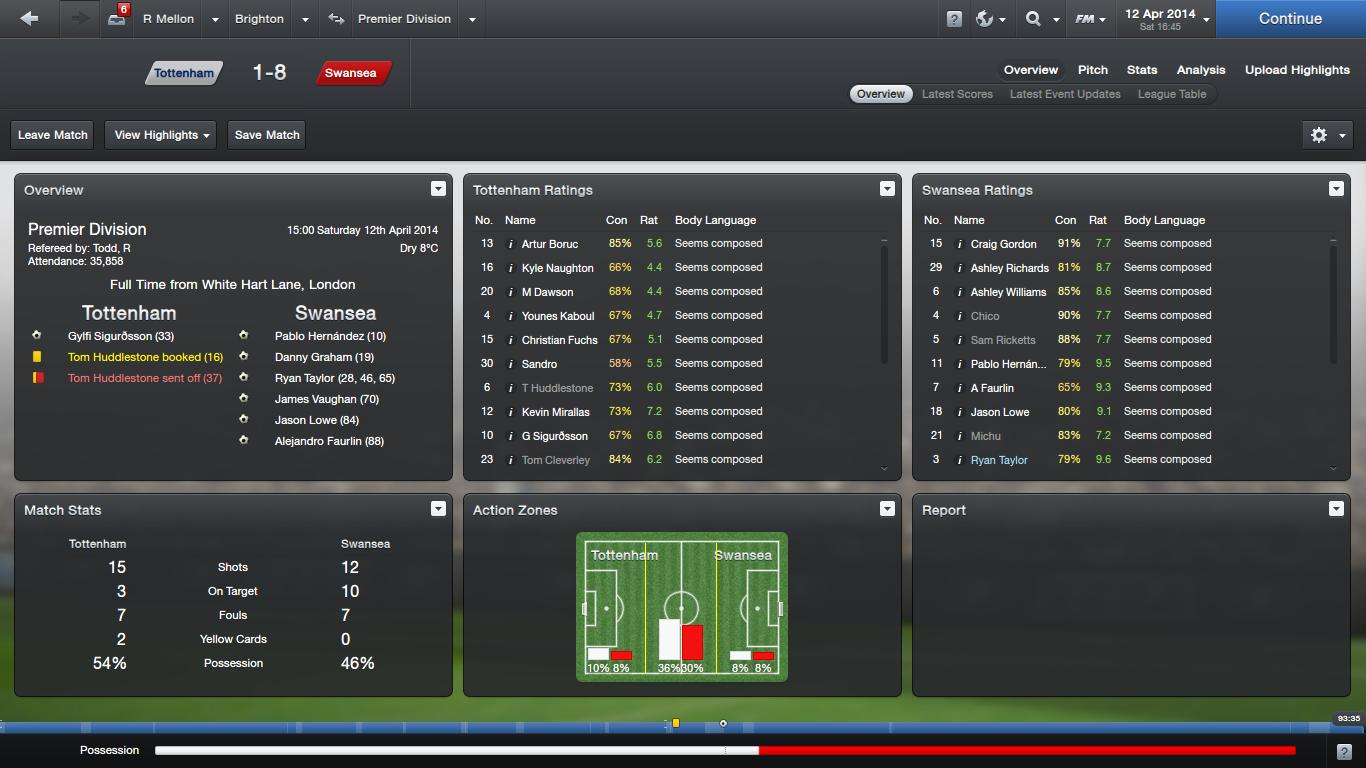Viewport: 1366px width, 768px height.
Task: Save this match
Action: pyautogui.click(x=267, y=135)
